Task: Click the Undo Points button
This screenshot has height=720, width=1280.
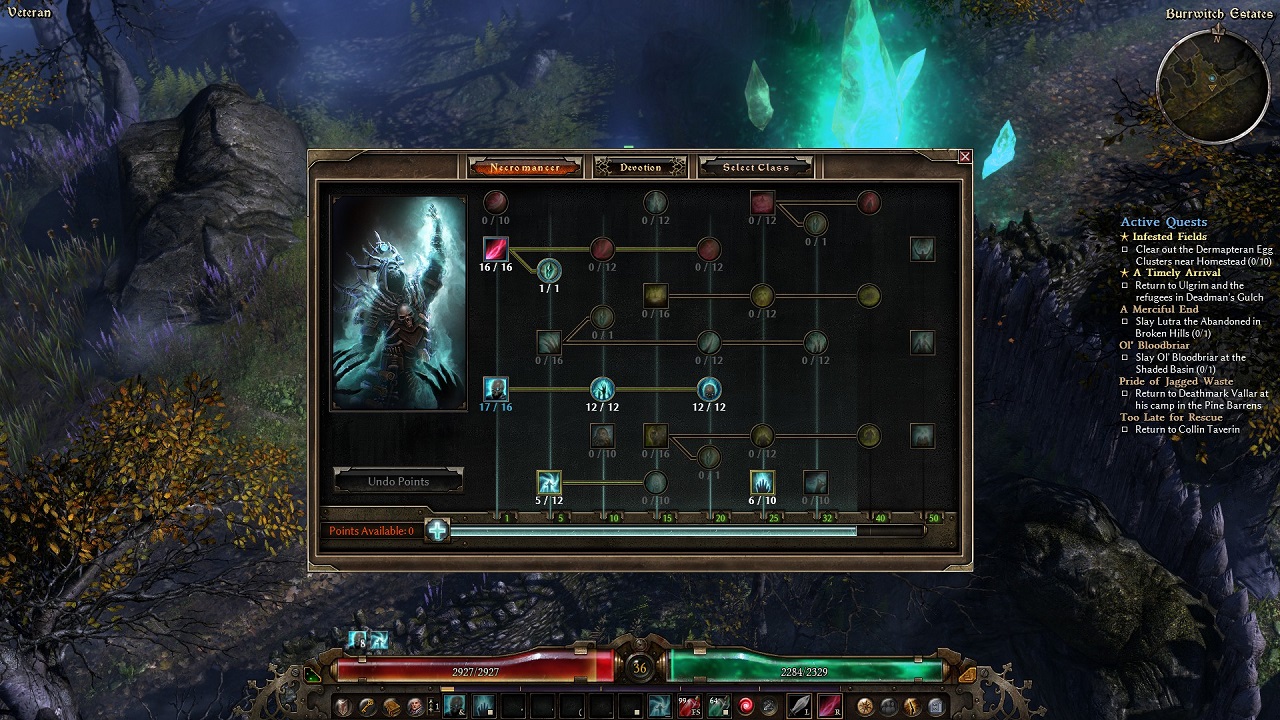Action: click(398, 481)
